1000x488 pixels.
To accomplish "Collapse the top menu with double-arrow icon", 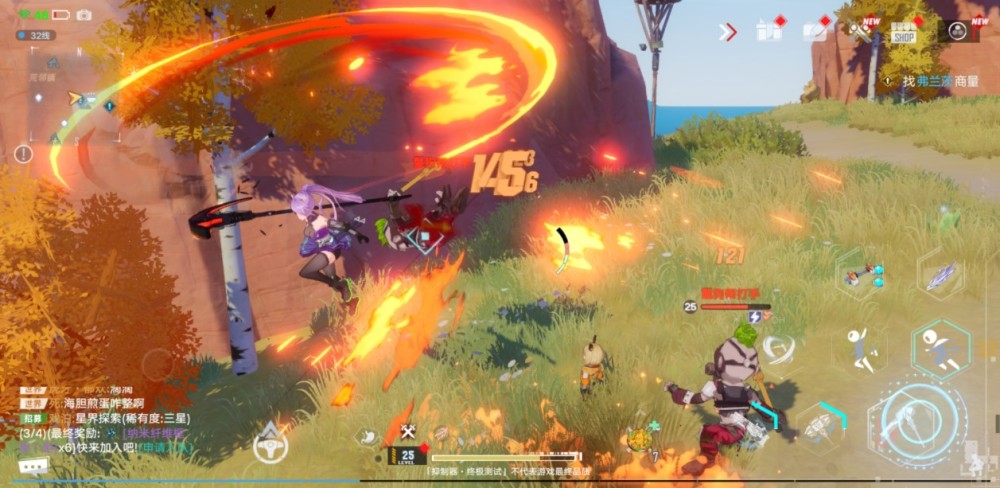I will point(727,32).
